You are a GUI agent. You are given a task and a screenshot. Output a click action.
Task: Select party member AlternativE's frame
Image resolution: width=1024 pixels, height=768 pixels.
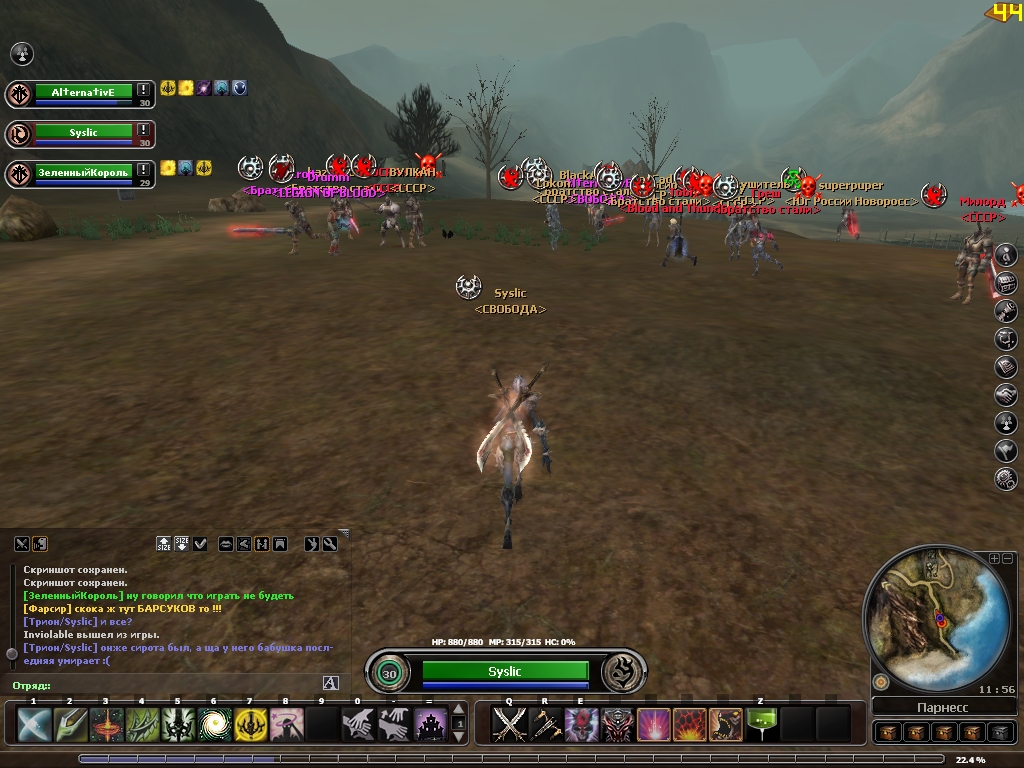click(x=83, y=93)
